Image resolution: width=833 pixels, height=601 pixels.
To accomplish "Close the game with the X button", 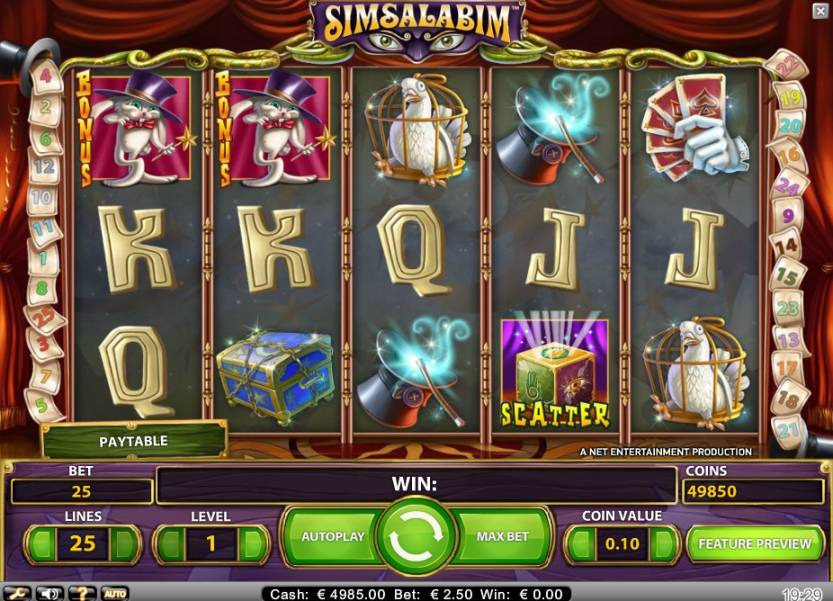I will click(820, 10).
